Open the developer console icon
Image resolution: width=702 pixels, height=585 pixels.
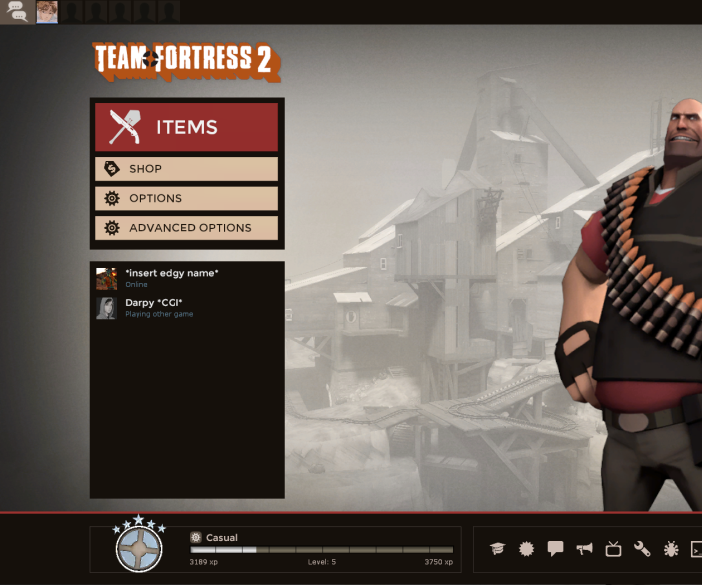click(696, 549)
